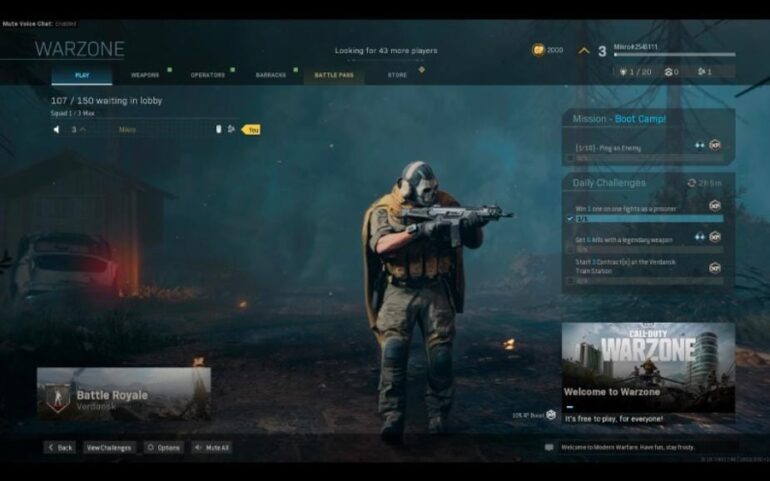Switch to the Play tab

pos(81,75)
